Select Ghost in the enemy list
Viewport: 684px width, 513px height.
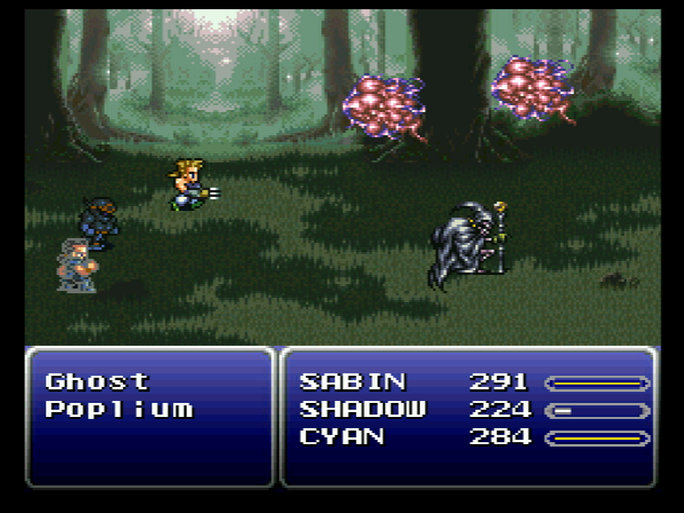(x=97, y=382)
